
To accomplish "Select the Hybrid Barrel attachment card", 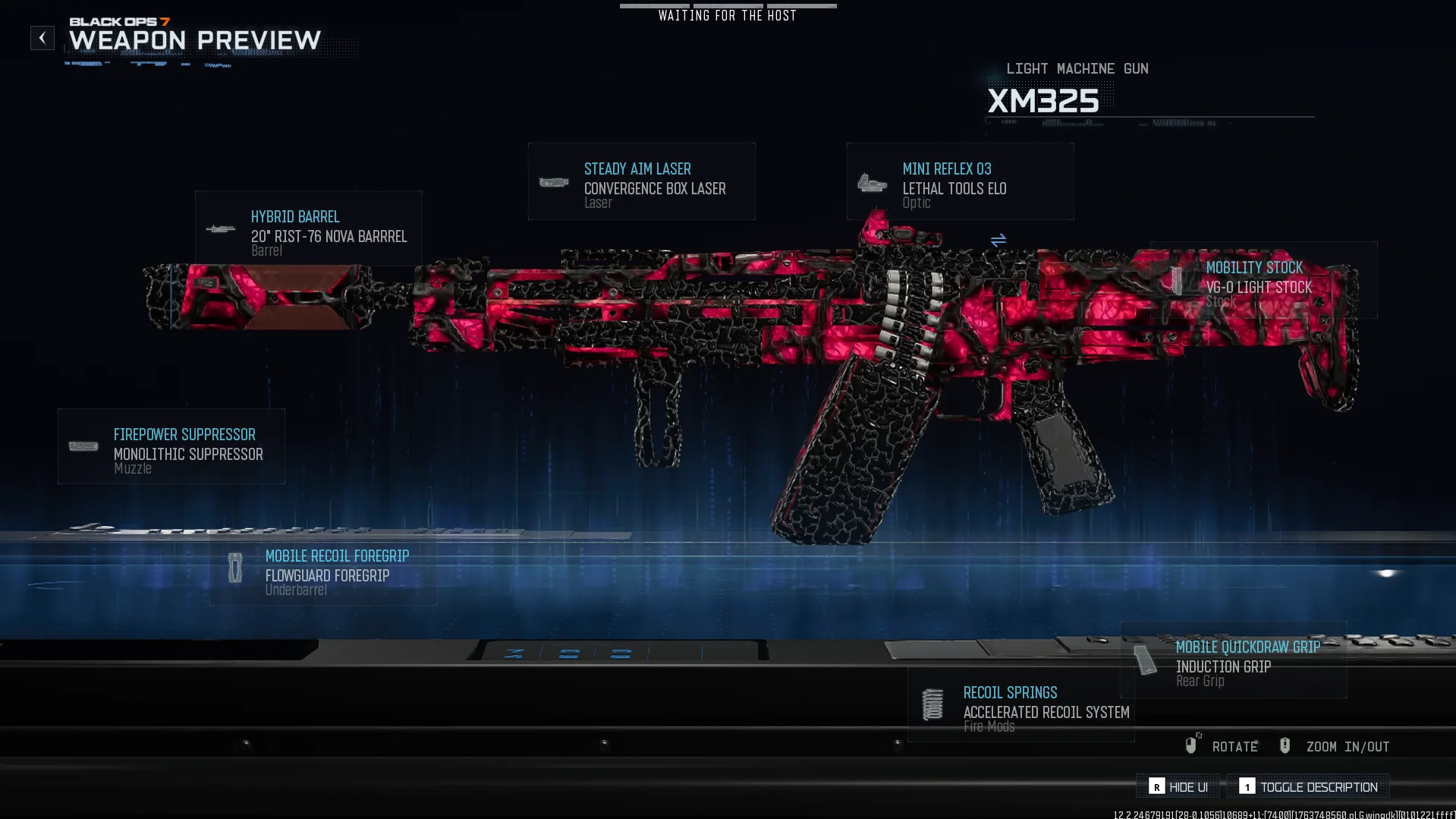I will [x=308, y=228].
